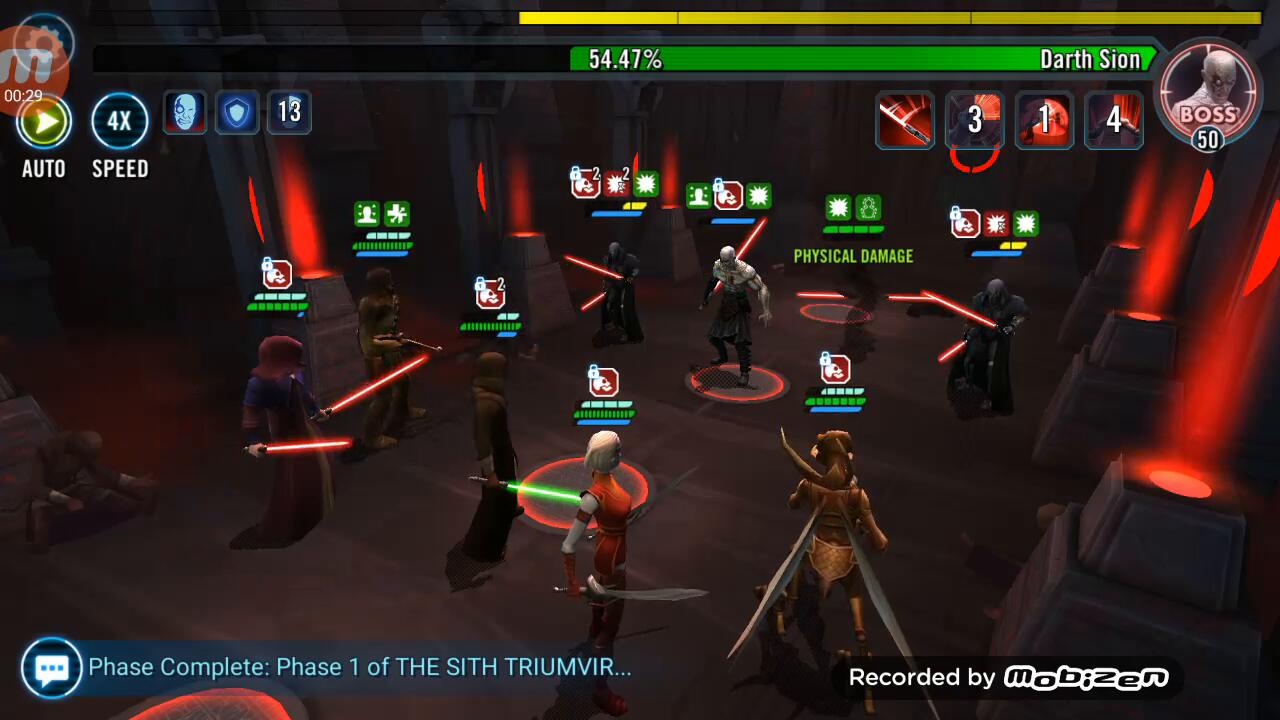View boss ability with 3 cooldown
Image resolution: width=1280 pixels, height=720 pixels.
pyautogui.click(x=974, y=120)
